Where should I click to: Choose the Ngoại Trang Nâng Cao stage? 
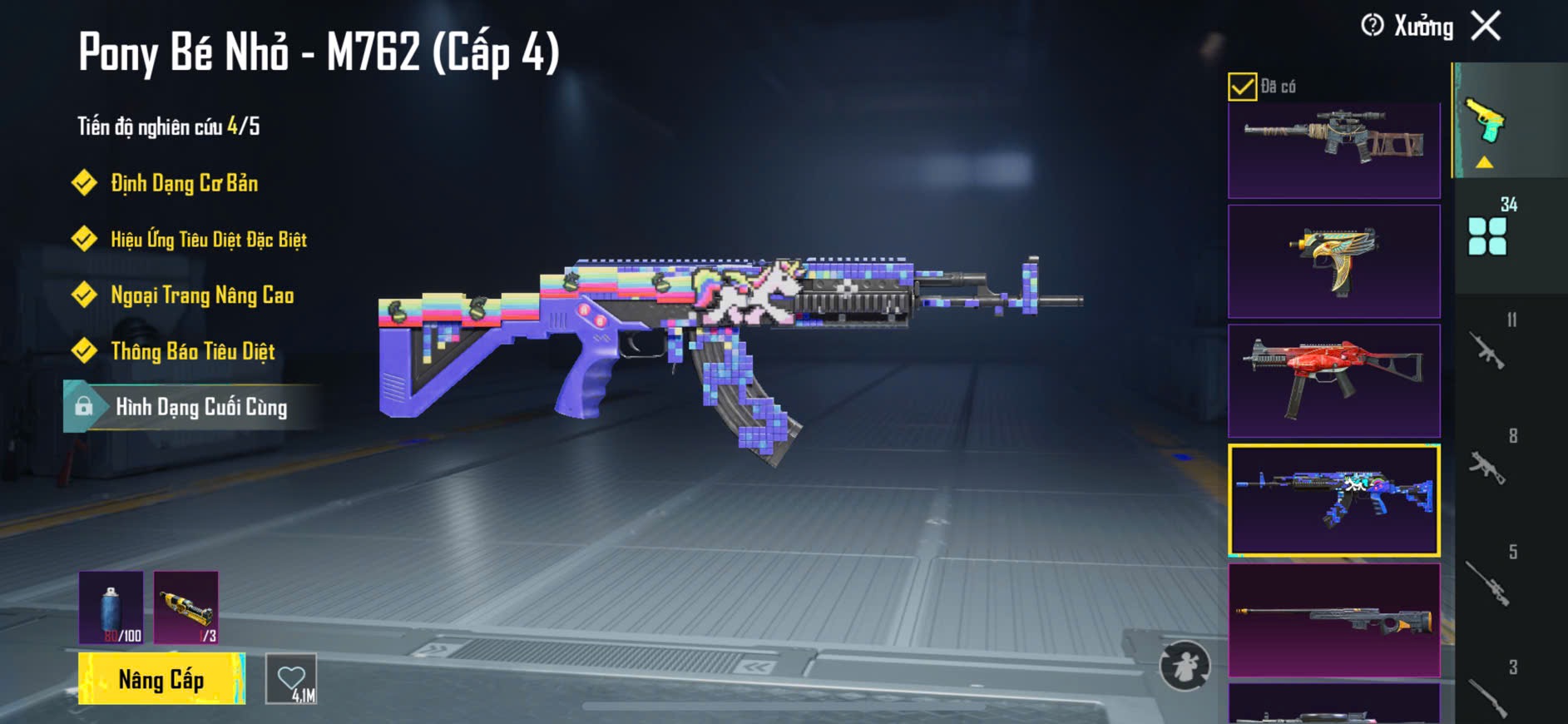pyautogui.click(x=202, y=295)
